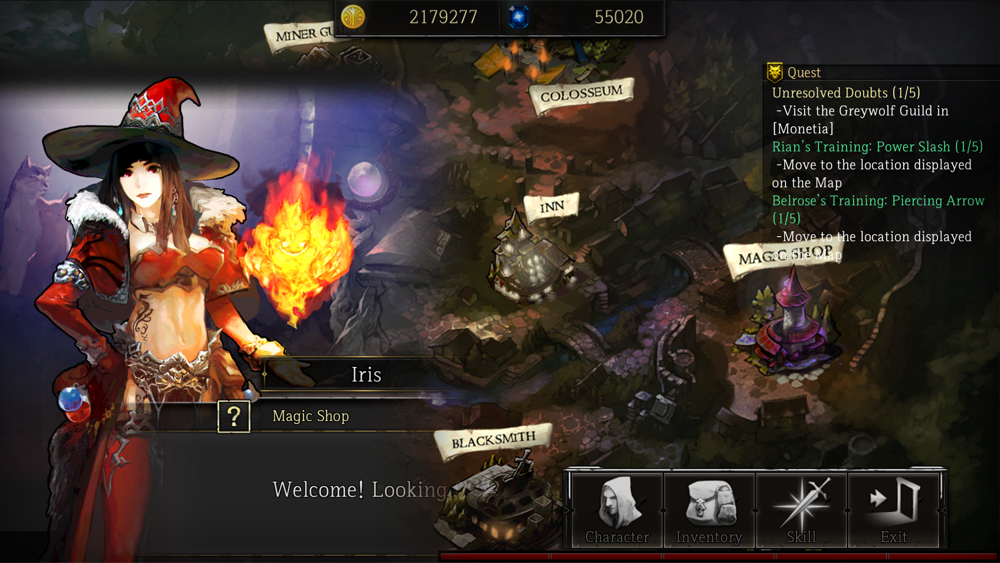Screen dimensions: 1000x563
Task: Select Belrose's Training: Piercing Arrow quest
Action: (878, 201)
